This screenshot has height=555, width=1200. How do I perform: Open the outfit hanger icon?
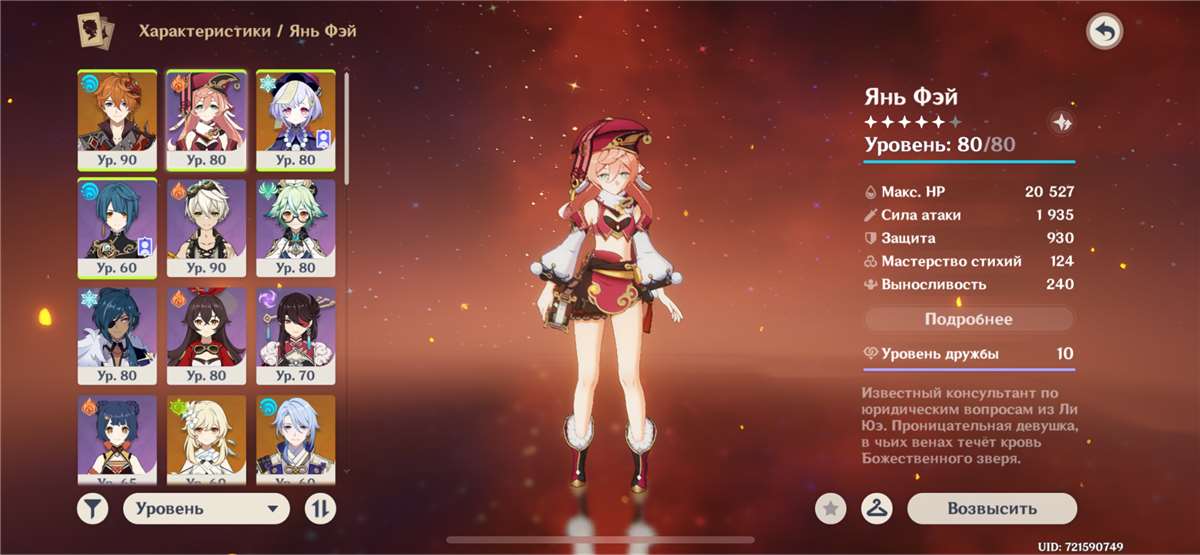click(877, 509)
